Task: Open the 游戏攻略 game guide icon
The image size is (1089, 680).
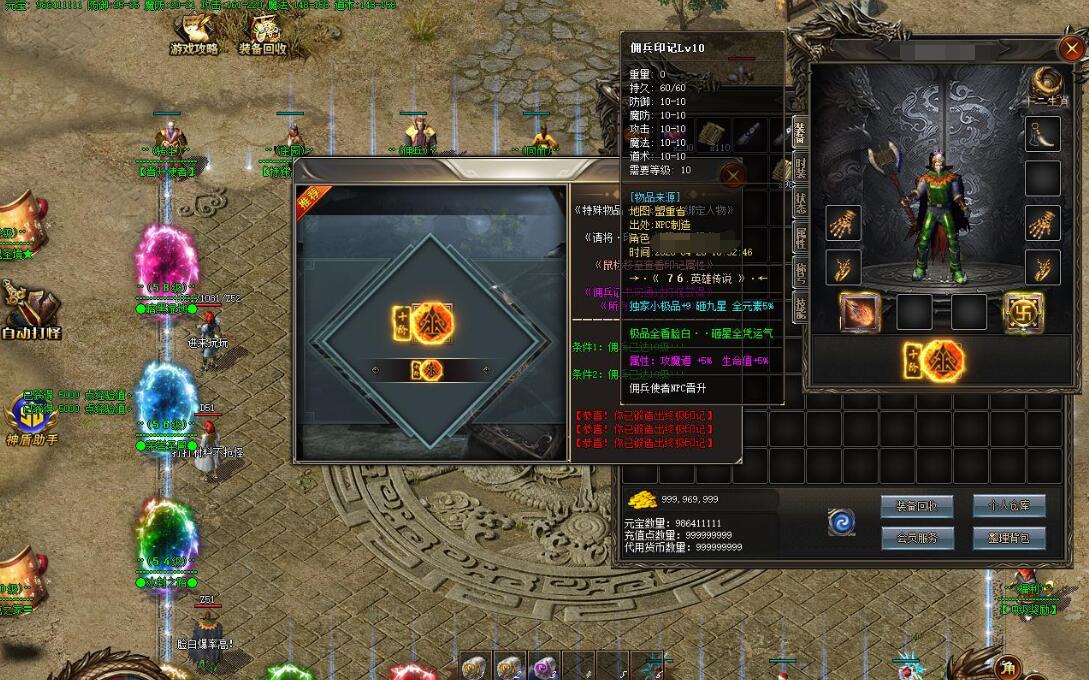Action: (193, 33)
